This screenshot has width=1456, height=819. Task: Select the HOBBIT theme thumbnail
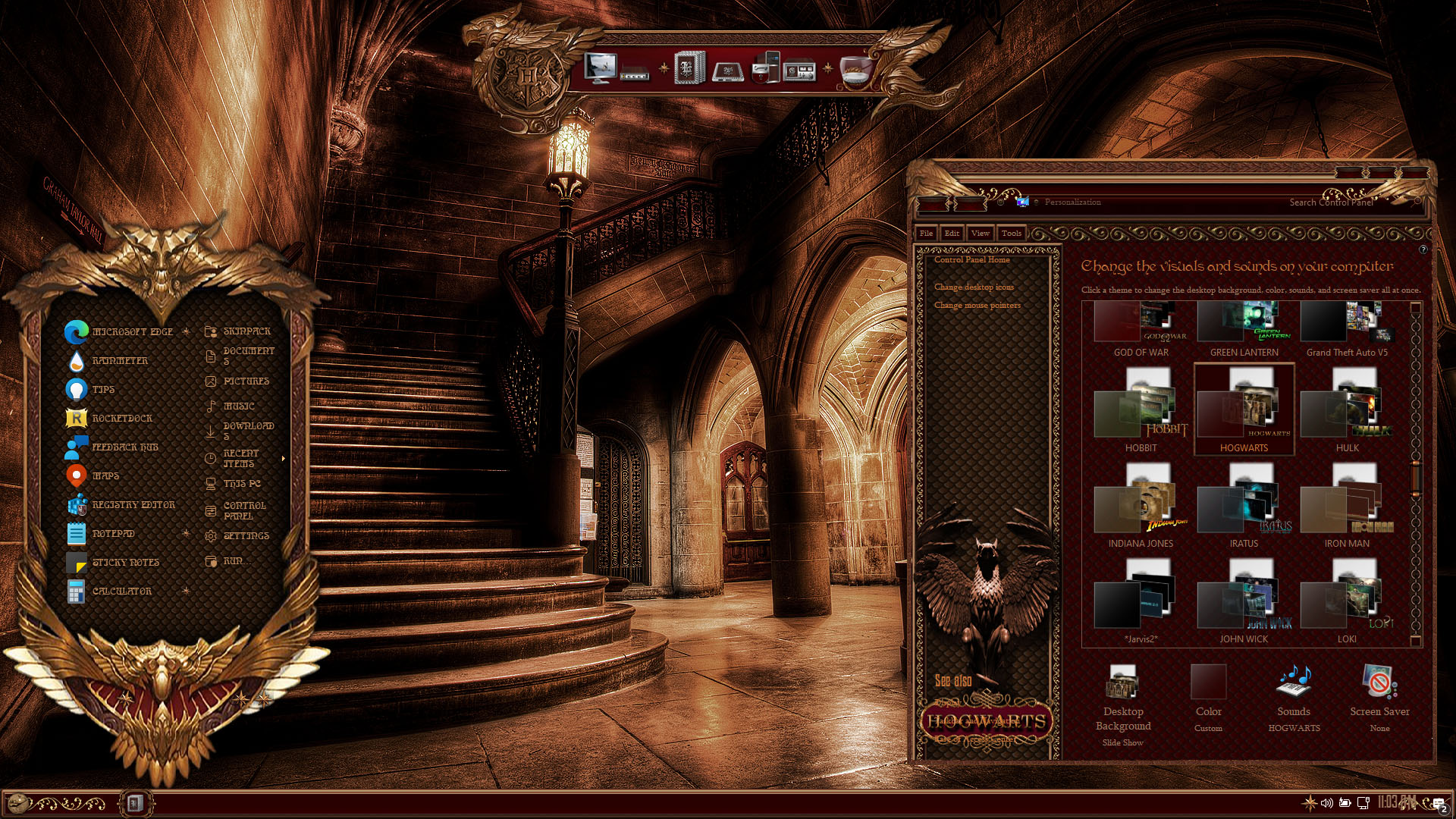[1141, 411]
